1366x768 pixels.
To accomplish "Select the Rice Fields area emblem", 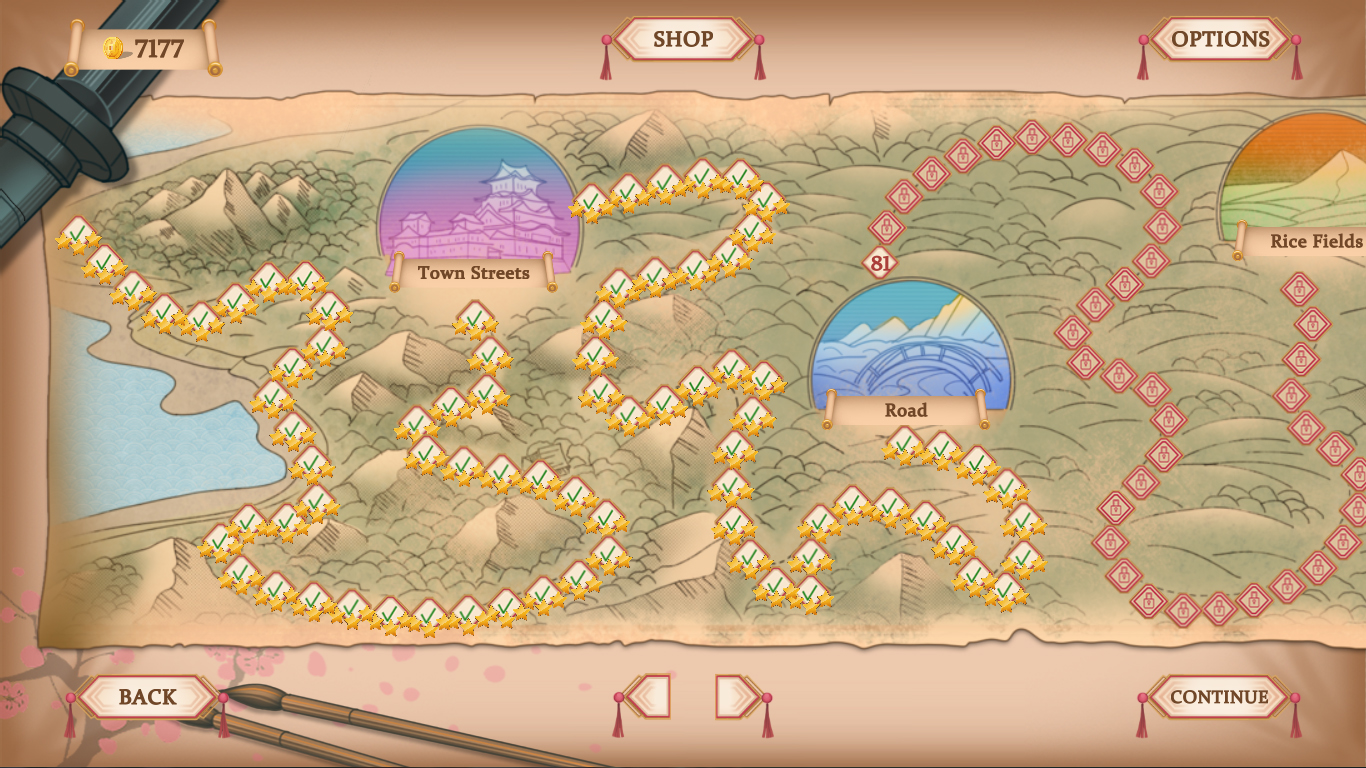I will coord(1300,180).
